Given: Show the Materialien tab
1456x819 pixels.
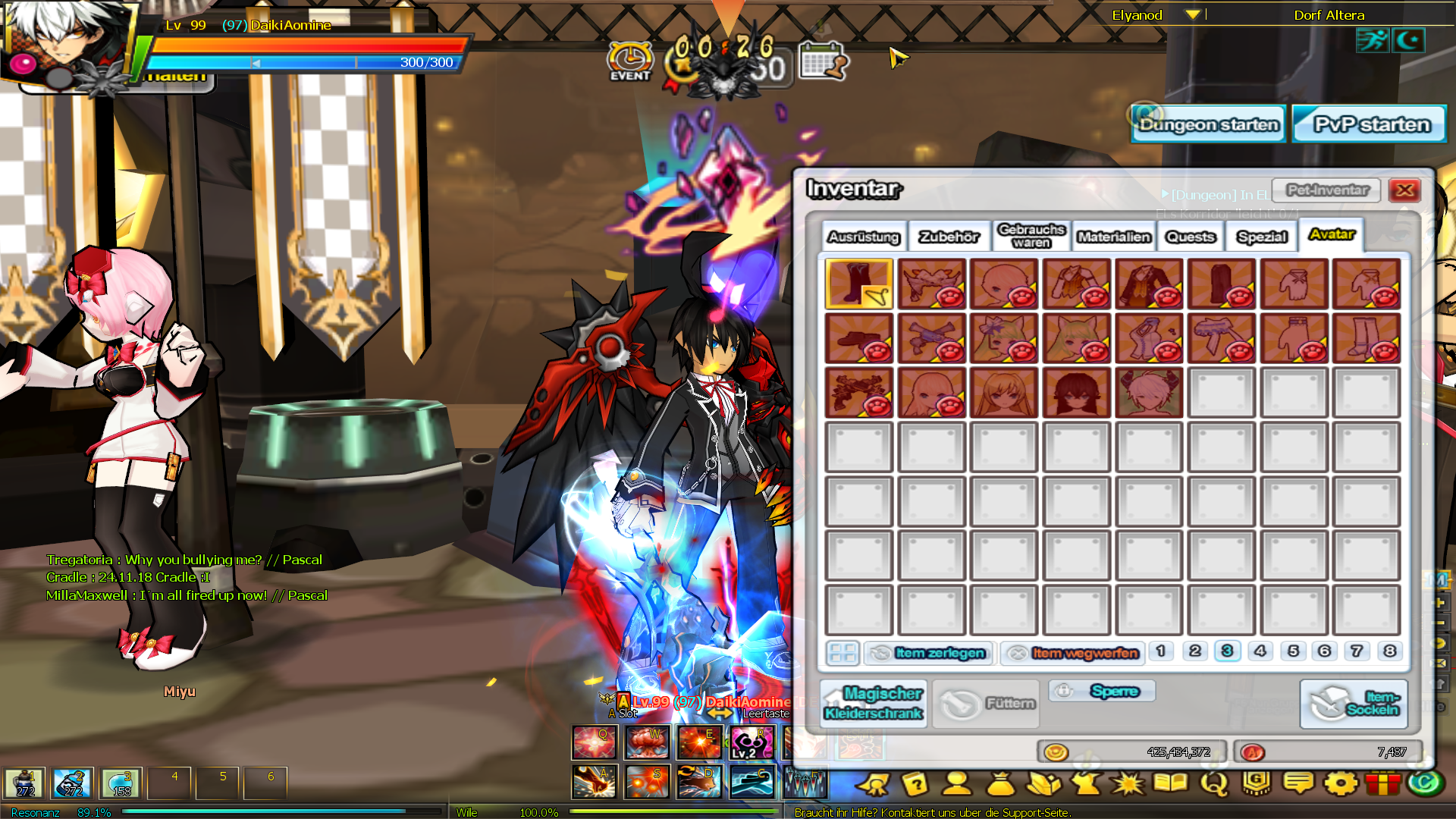Looking at the screenshot, I should pos(1114,237).
